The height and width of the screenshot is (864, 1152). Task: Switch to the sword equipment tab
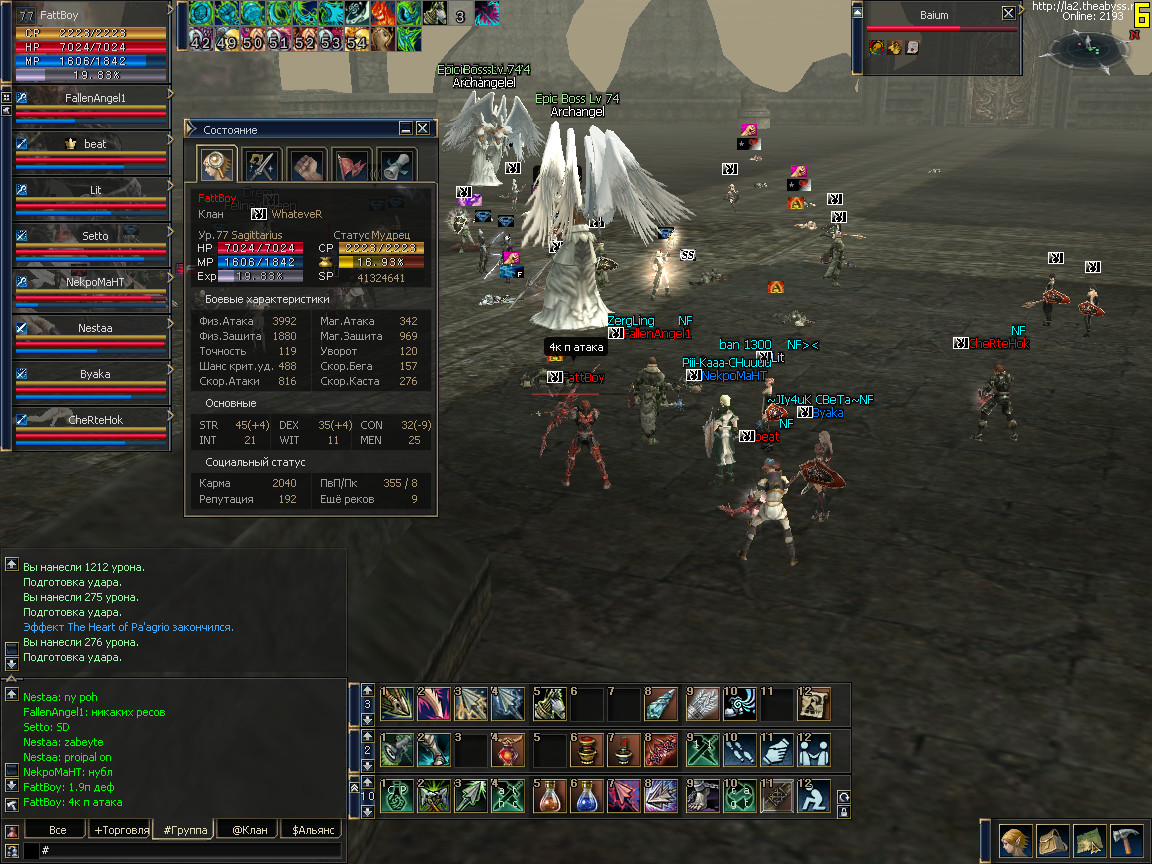coord(263,166)
